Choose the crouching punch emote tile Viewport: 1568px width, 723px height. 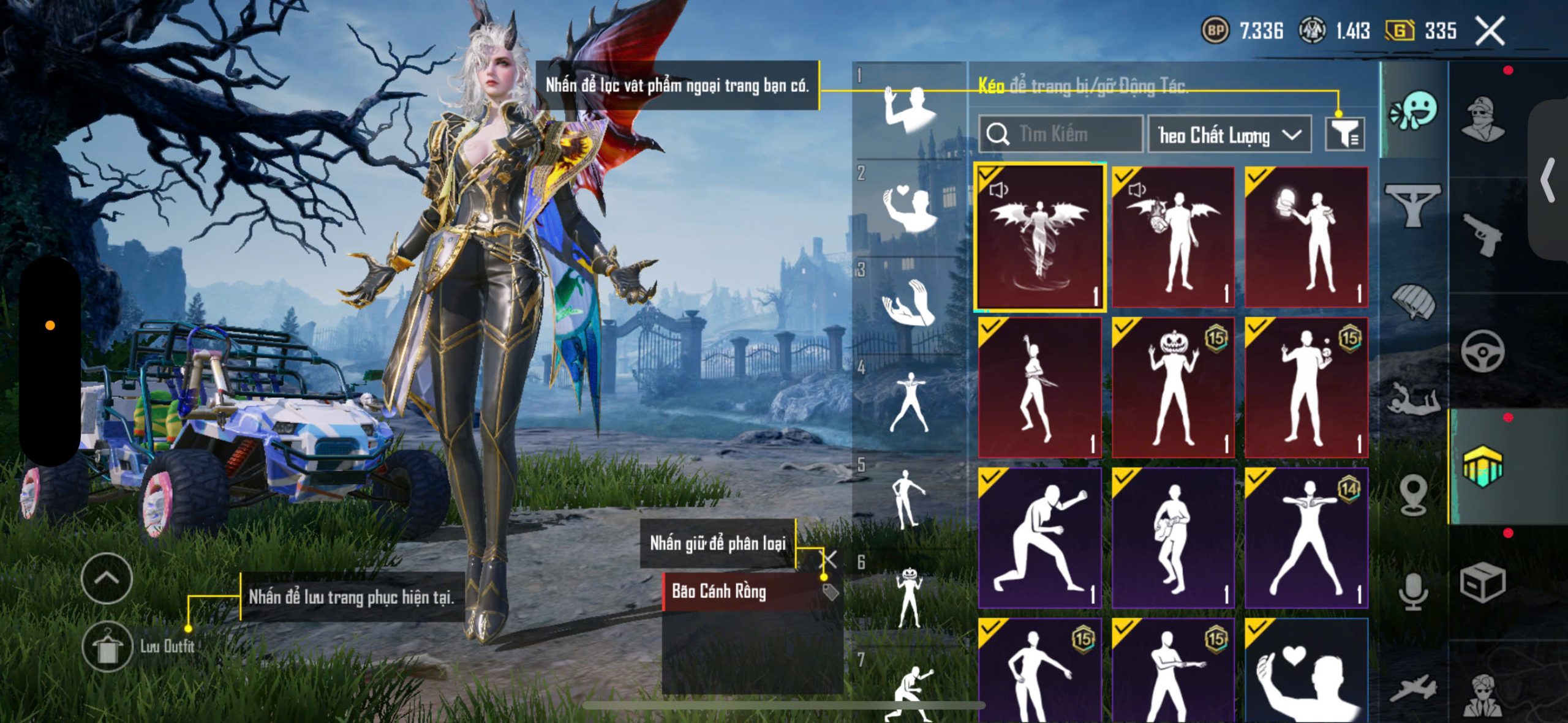coord(1039,538)
